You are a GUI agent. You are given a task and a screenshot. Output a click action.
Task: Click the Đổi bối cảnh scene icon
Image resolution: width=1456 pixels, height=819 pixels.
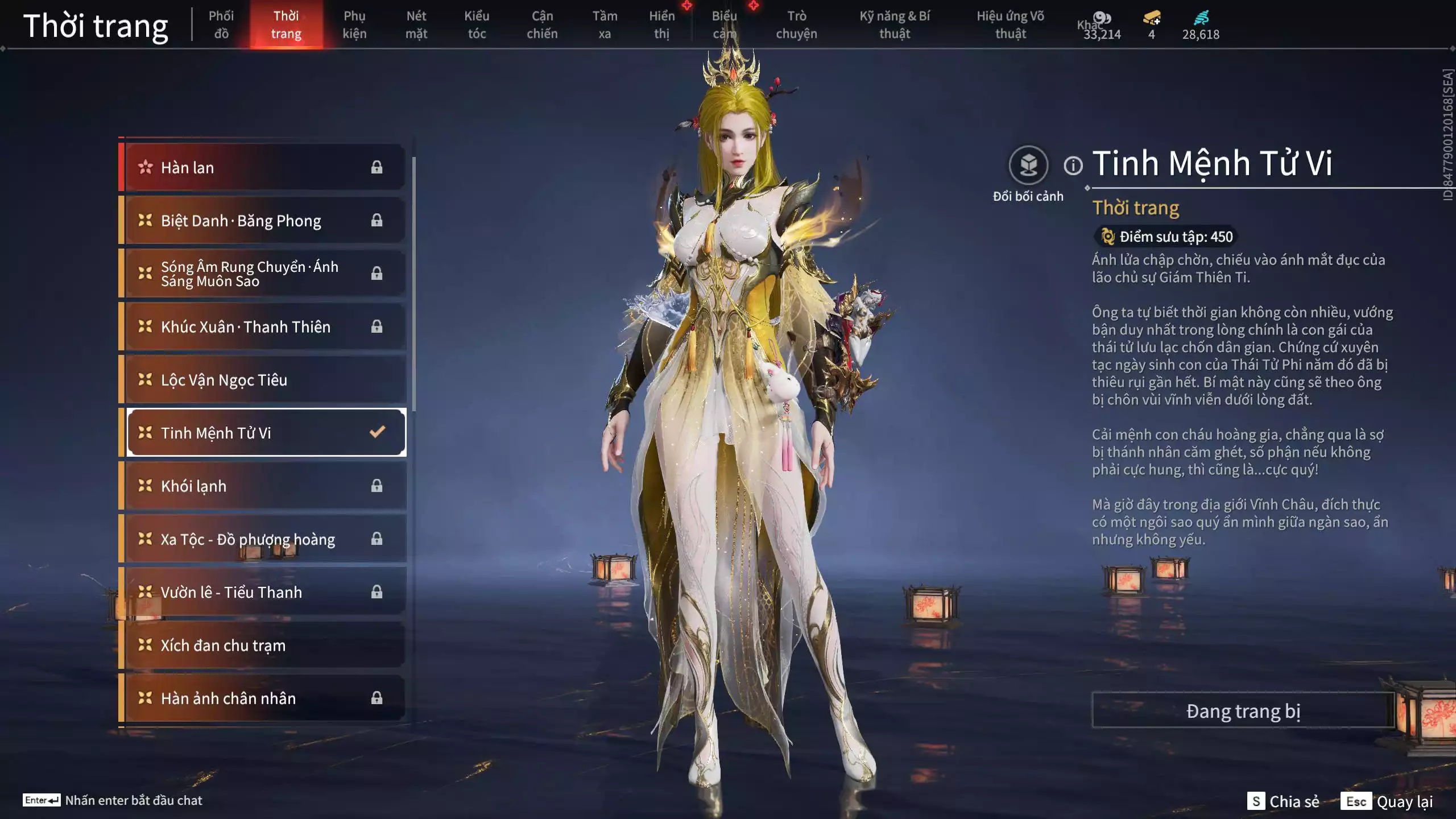coord(1028,166)
